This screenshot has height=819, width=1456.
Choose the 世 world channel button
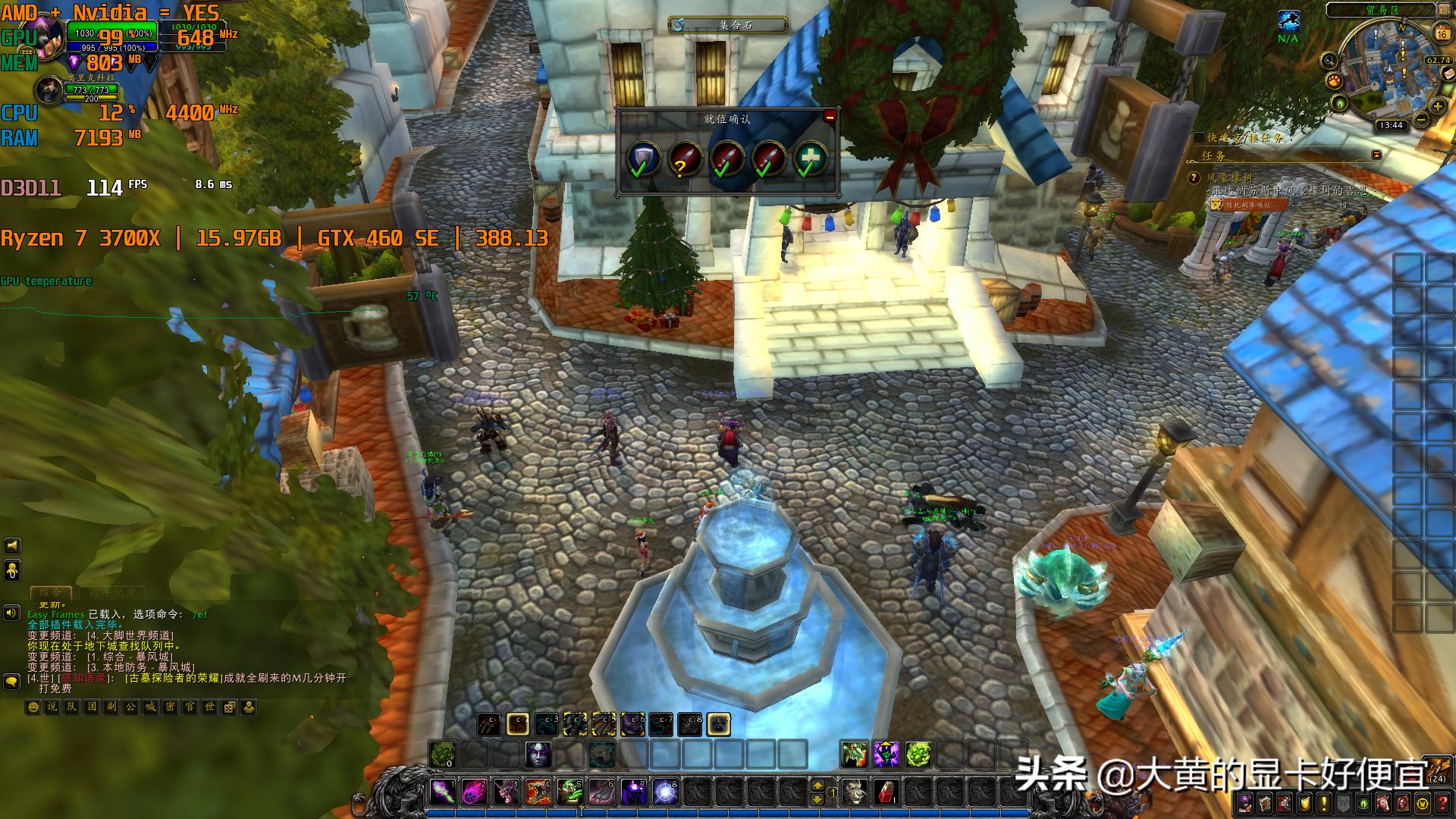coord(210,707)
